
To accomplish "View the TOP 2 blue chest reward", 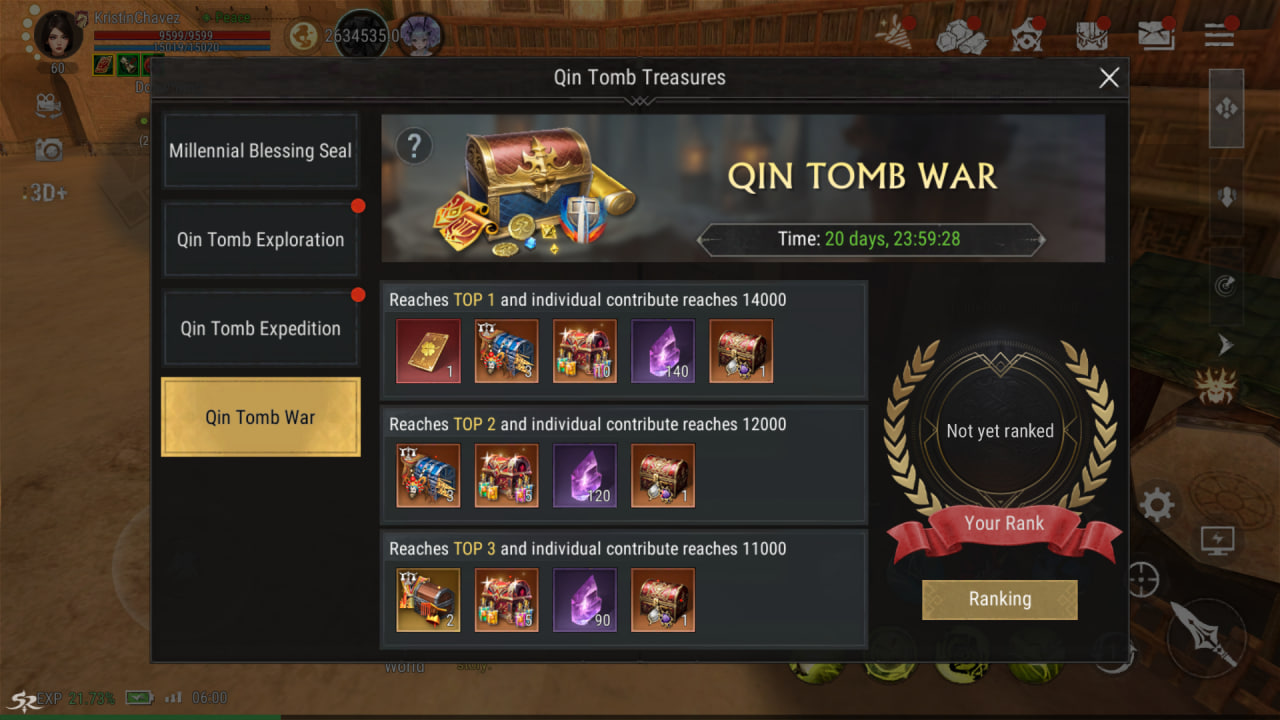I will pos(428,476).
